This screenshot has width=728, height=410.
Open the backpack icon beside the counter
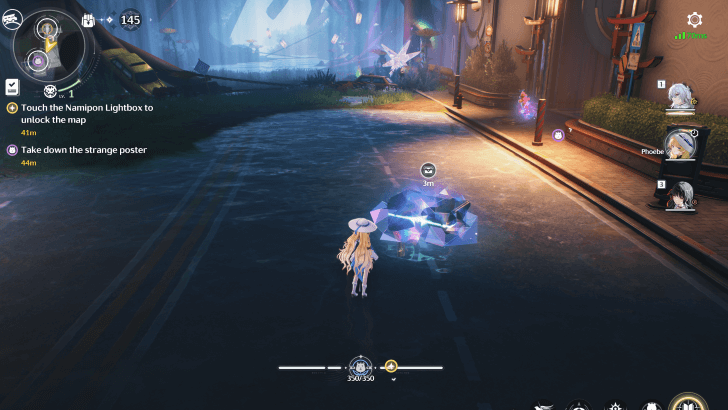click(88, 19)
